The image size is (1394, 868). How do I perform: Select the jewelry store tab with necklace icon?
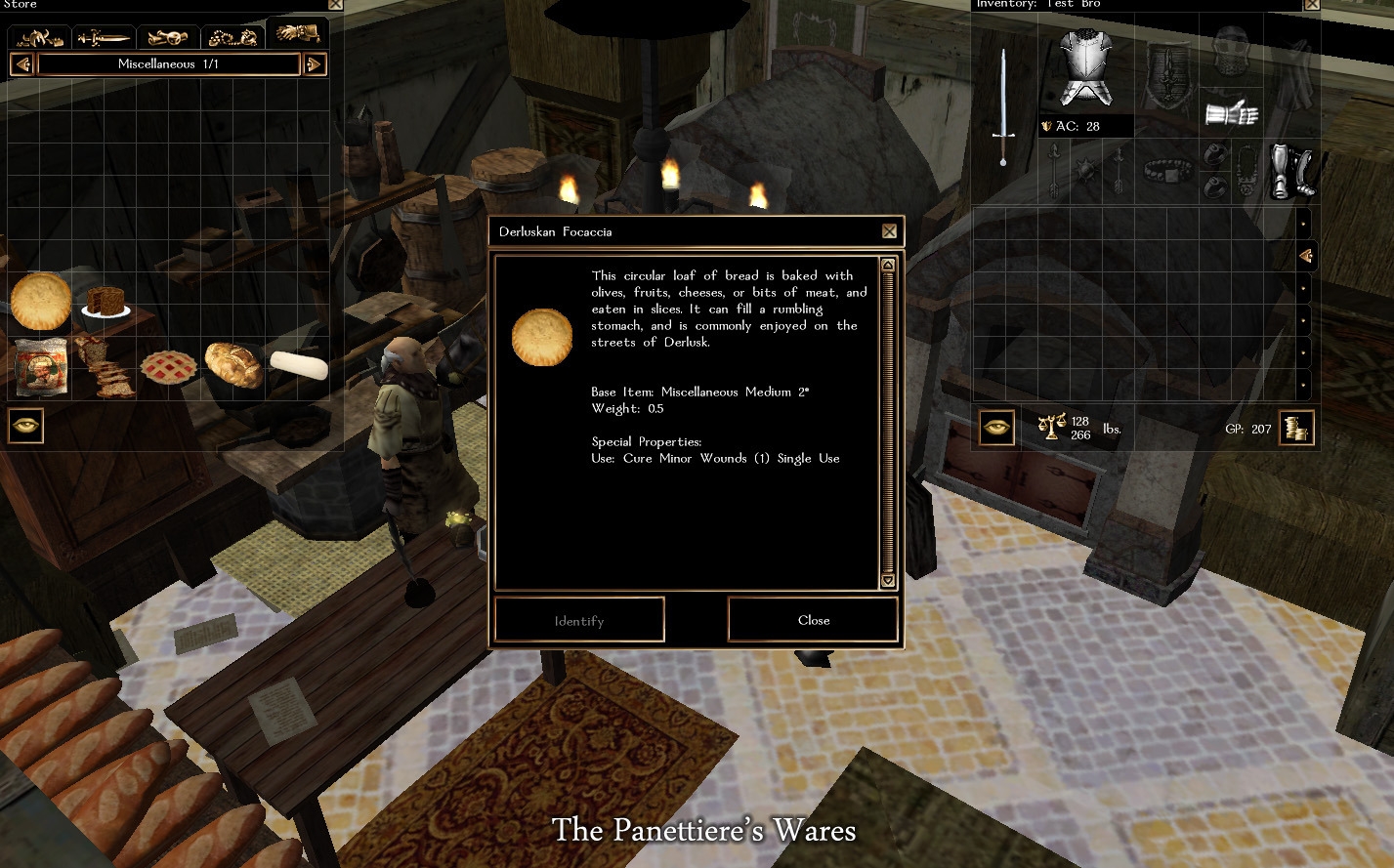pos(233,37)
